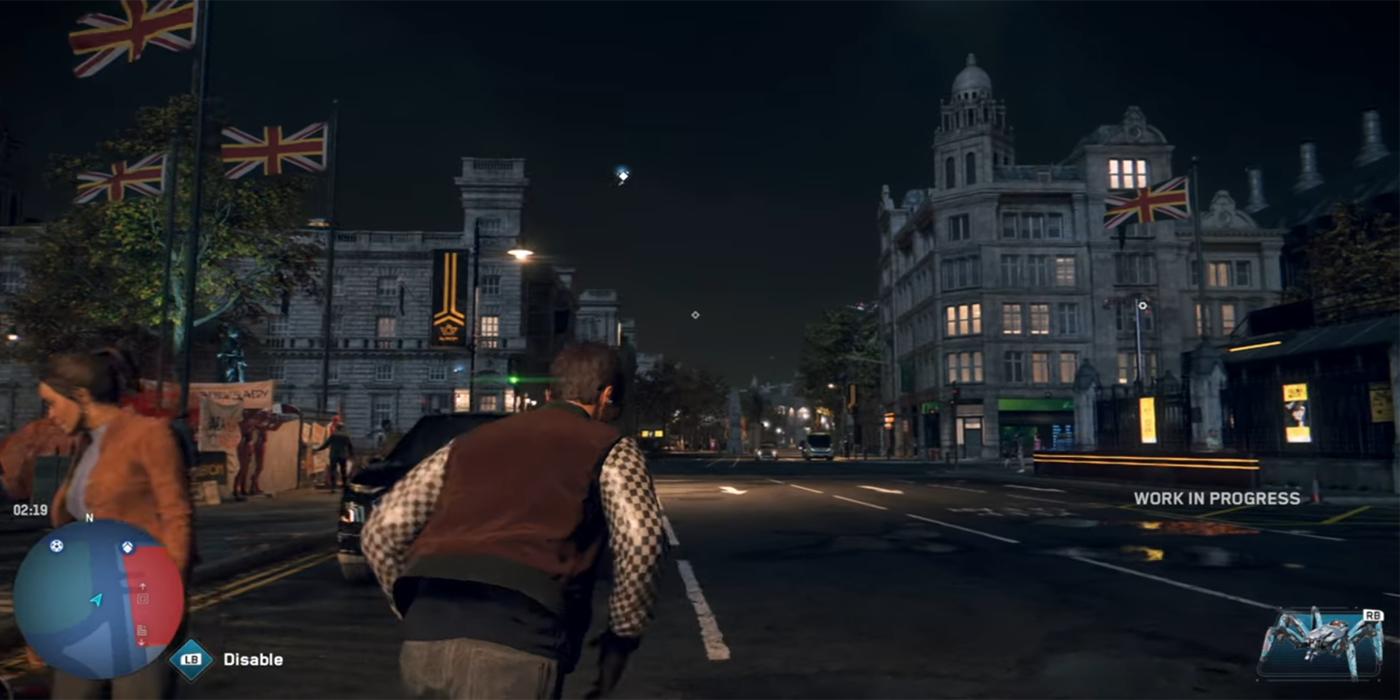Viewport: 1400px width, 700px height.
Task: Click the Disable hack action label
Action: (252, 660)
